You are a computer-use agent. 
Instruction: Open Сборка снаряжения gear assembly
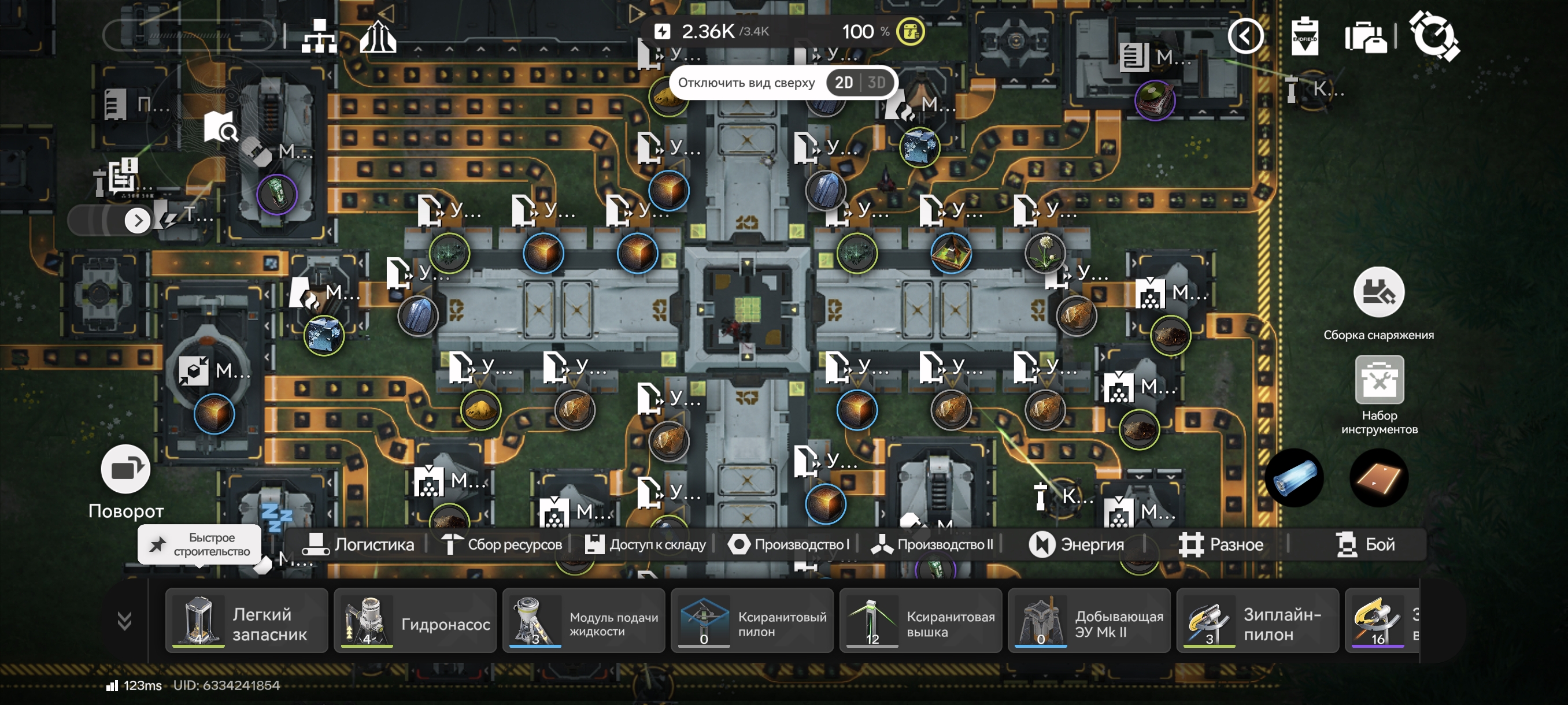[1378, 293]
